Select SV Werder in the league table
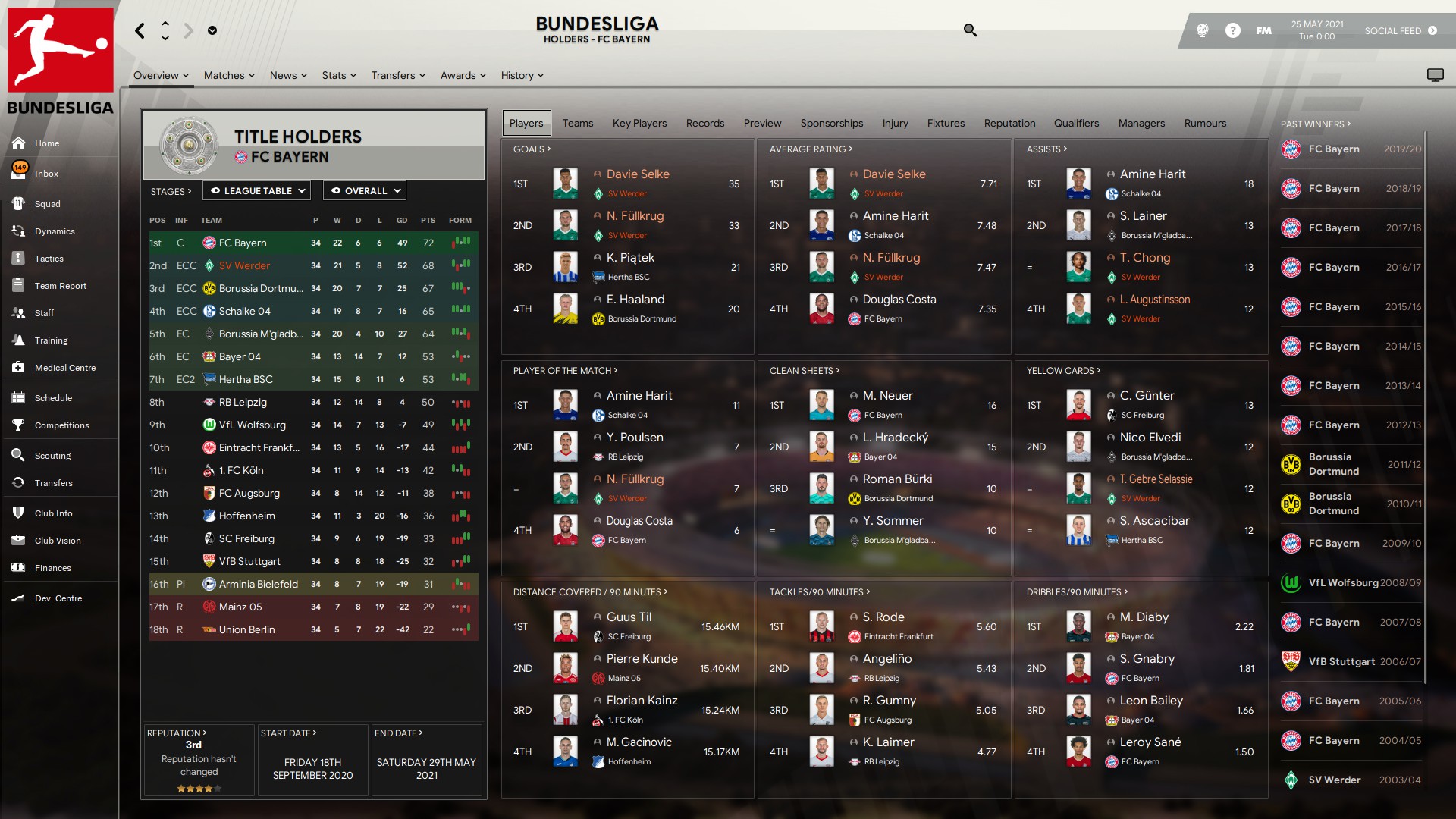 tap(244, 266)
